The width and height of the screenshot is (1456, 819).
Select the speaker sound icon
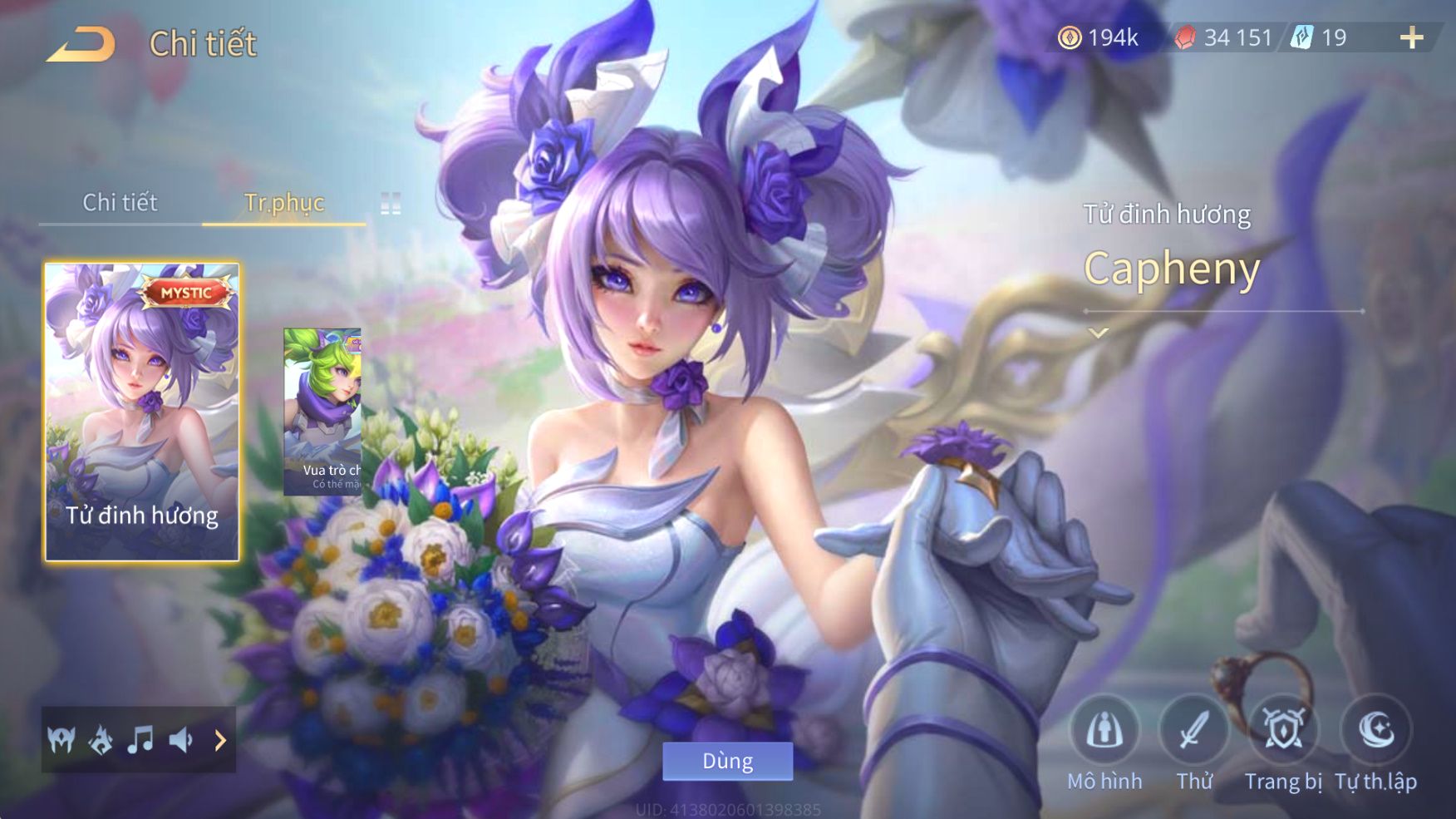[x=181, y=739]
